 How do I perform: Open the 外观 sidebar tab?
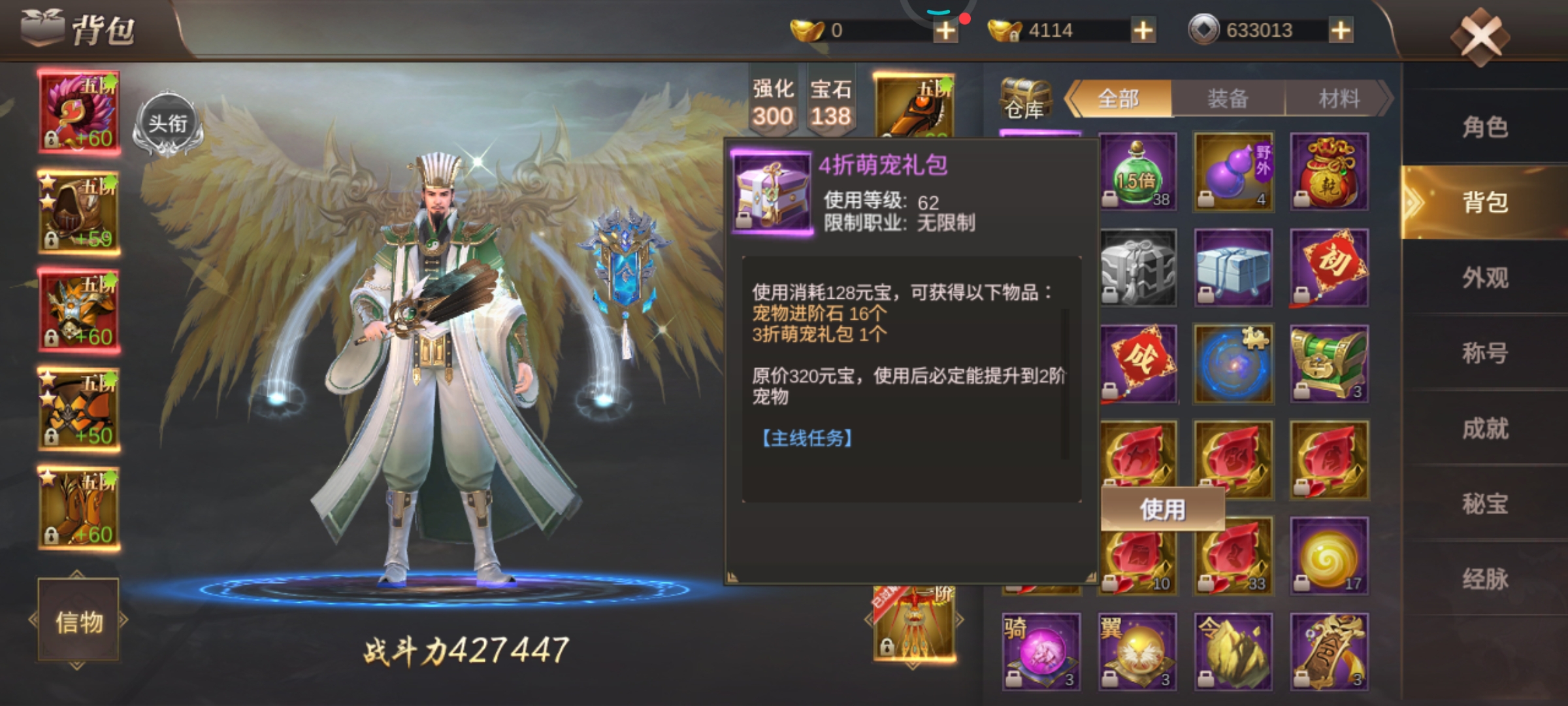pos(1486,278)
